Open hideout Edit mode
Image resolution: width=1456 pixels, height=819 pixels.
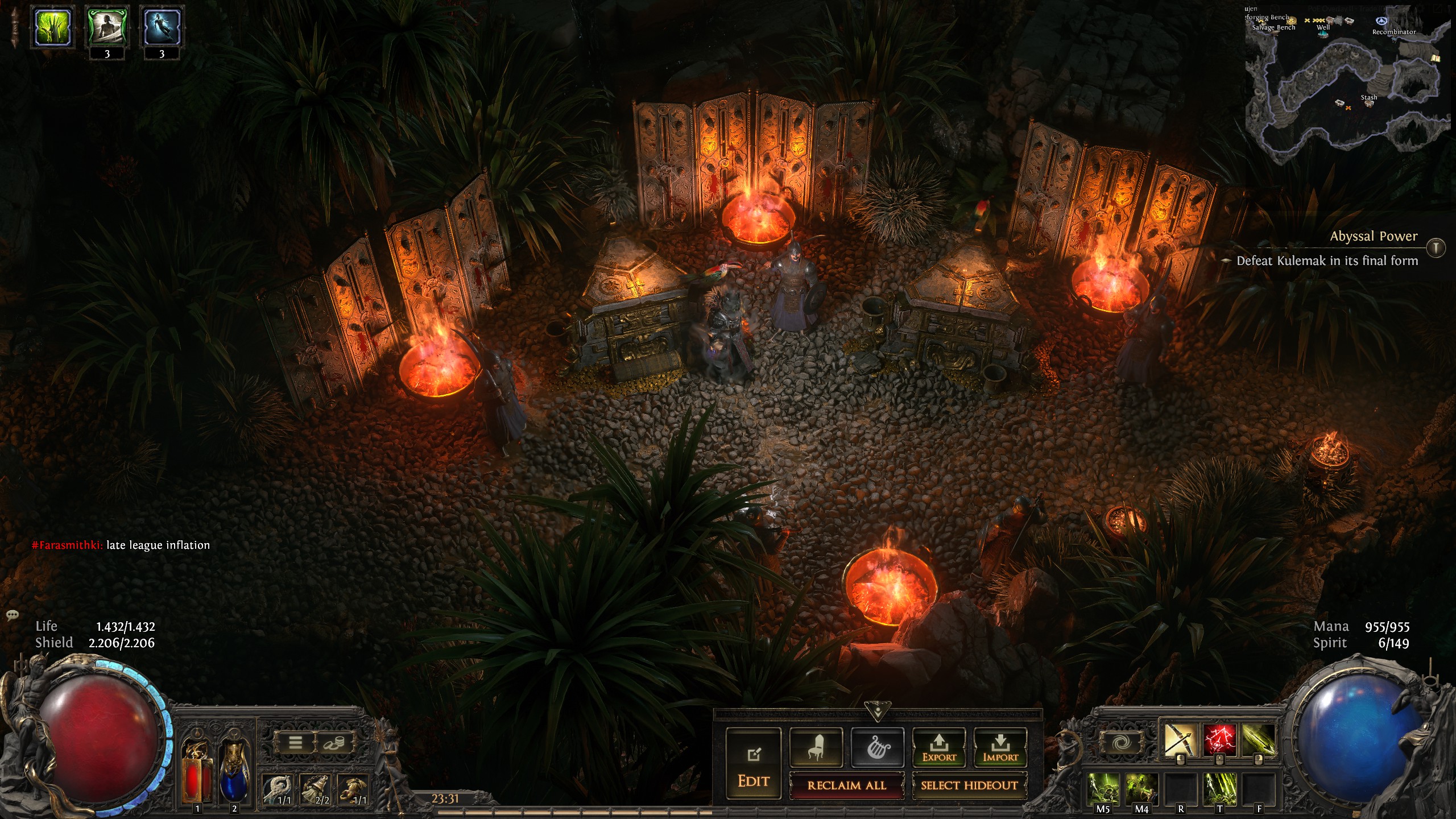[754, 765]
